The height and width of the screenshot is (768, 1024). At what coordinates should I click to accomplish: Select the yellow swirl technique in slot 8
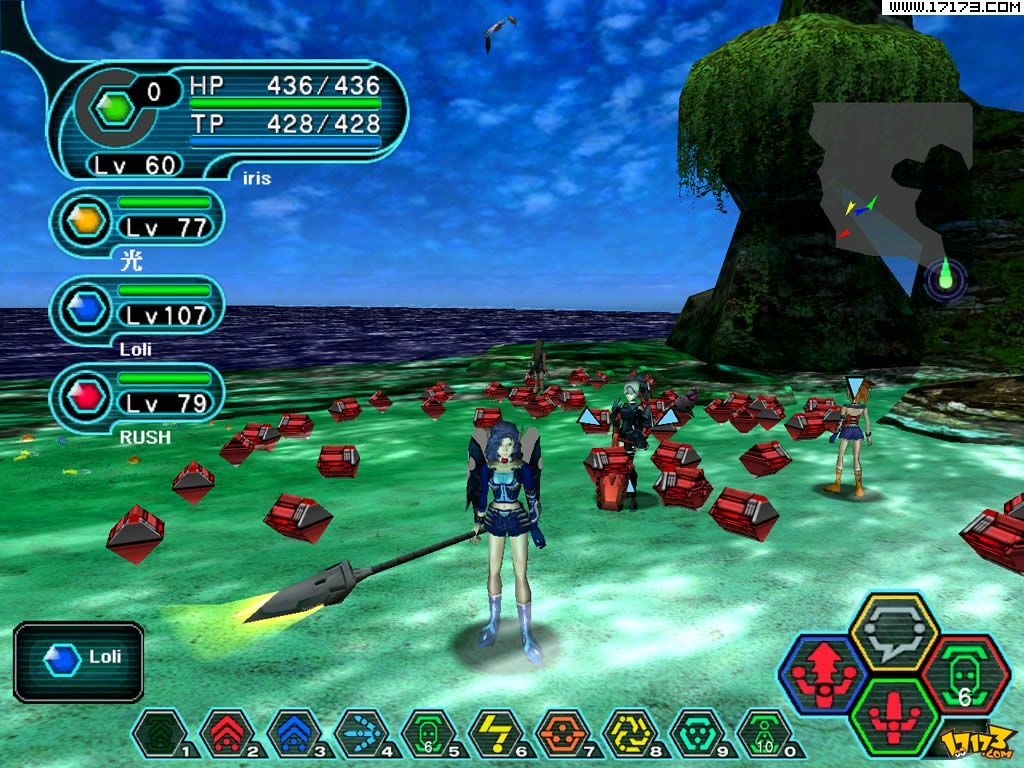pos(630,734)
